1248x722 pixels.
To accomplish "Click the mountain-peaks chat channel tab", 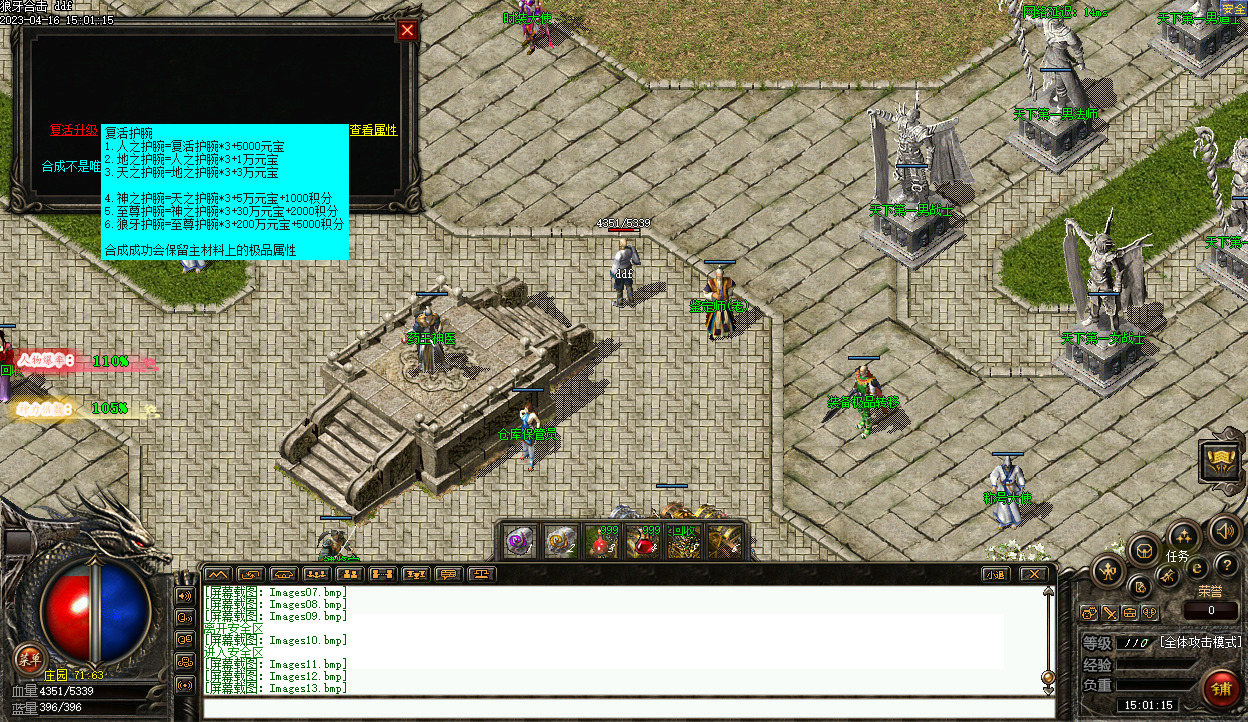I will 217,574.
